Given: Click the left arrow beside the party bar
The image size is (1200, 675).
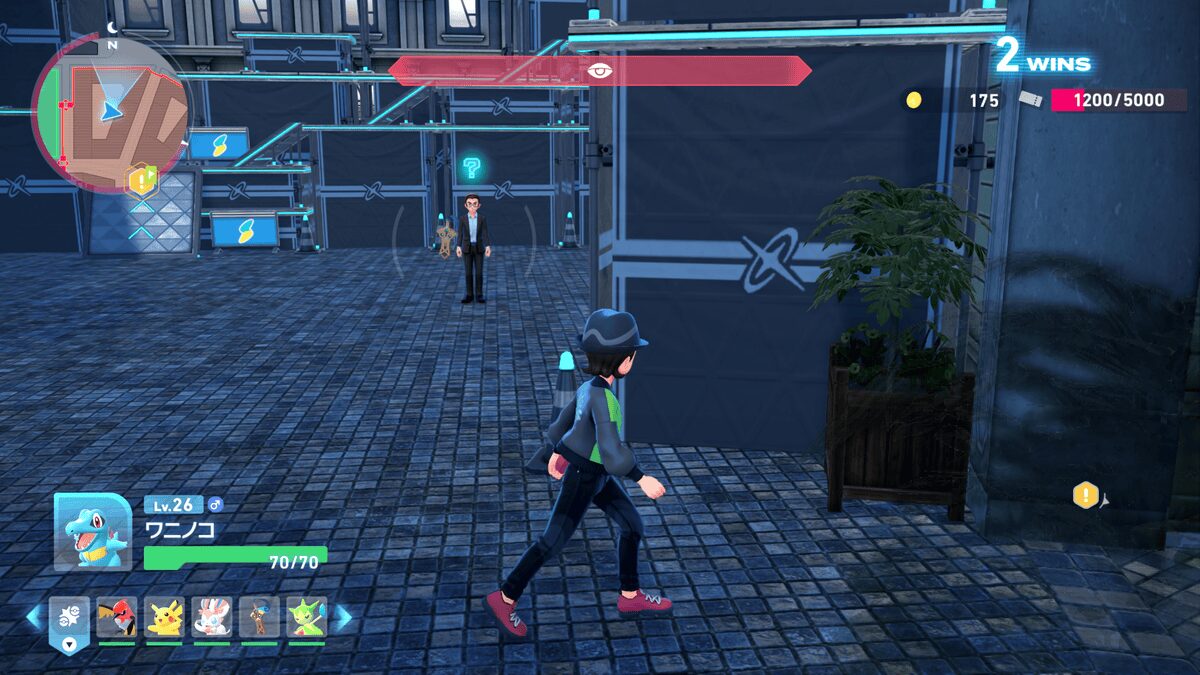Looking at the screenshot, I should coord(35,617).
